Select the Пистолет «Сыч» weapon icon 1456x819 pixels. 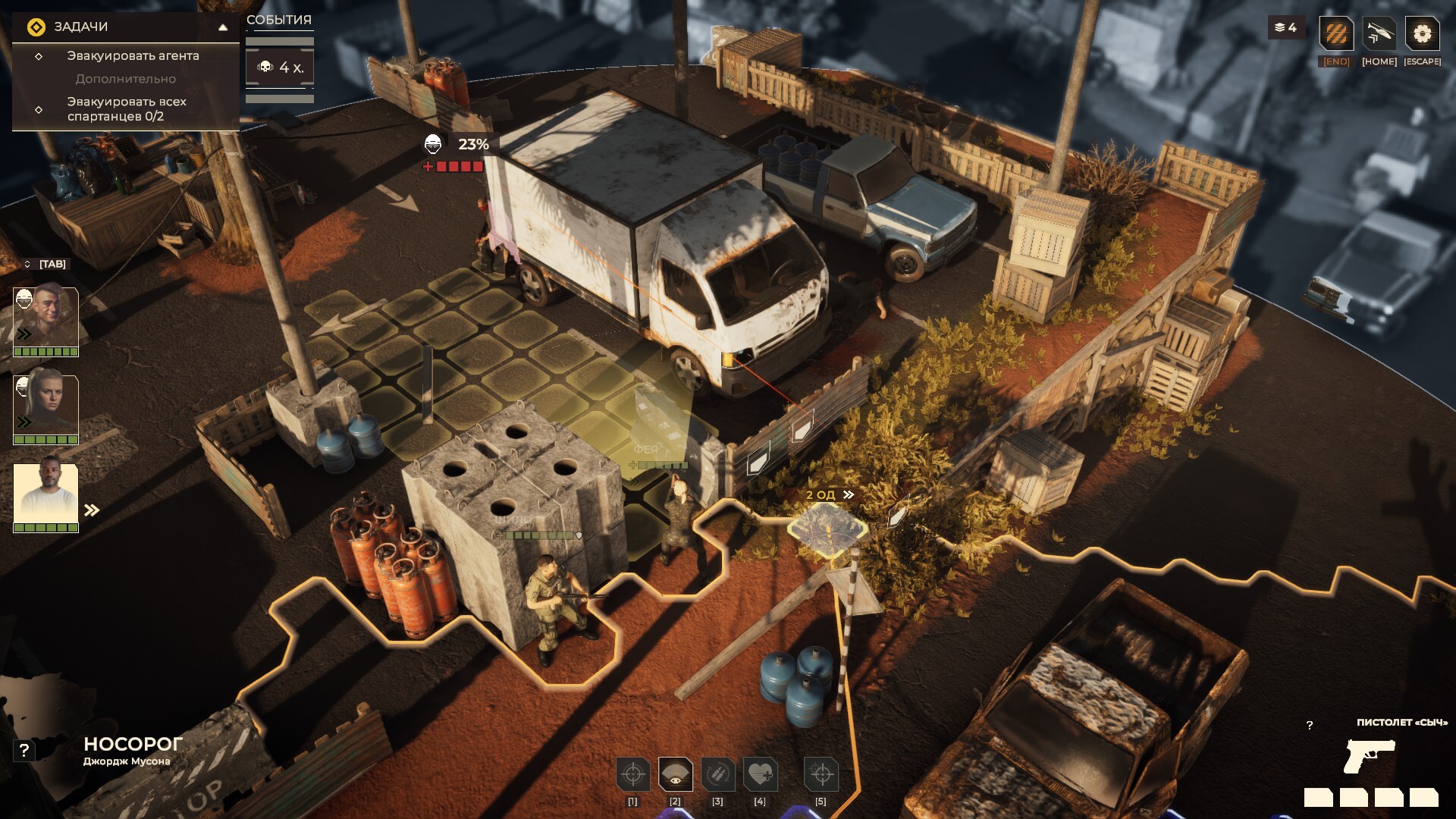point(1369,755)
